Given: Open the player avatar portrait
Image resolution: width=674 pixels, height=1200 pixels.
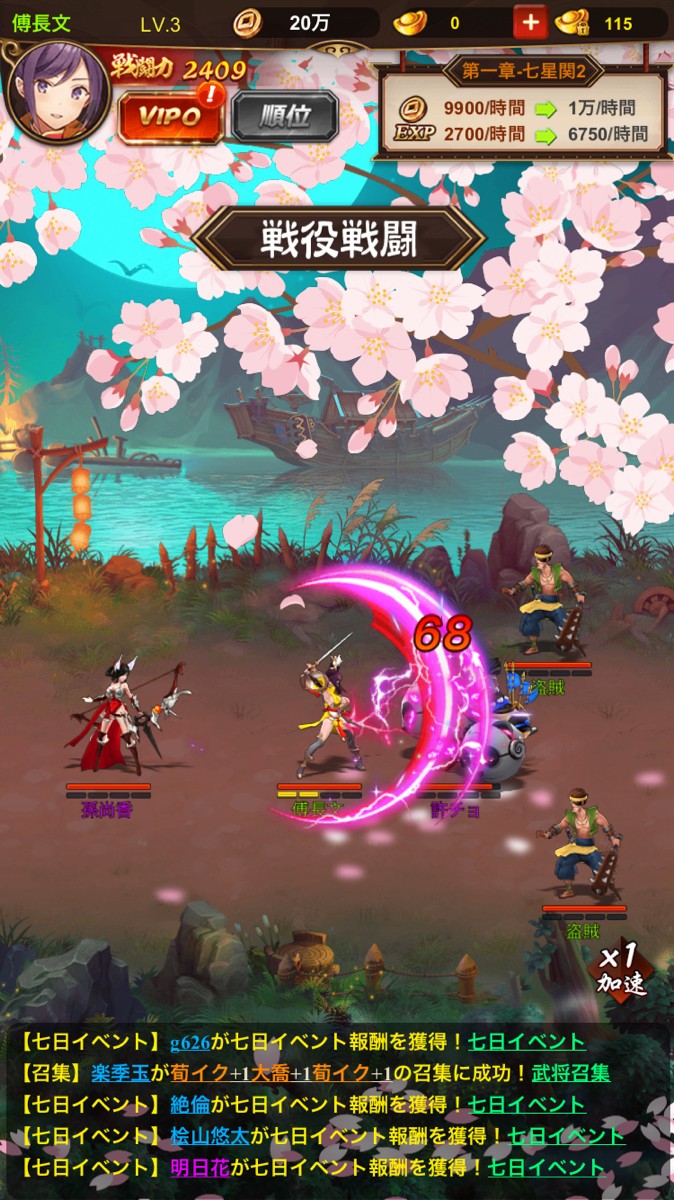Looking at the screenshot, I should tap(56, 92).
